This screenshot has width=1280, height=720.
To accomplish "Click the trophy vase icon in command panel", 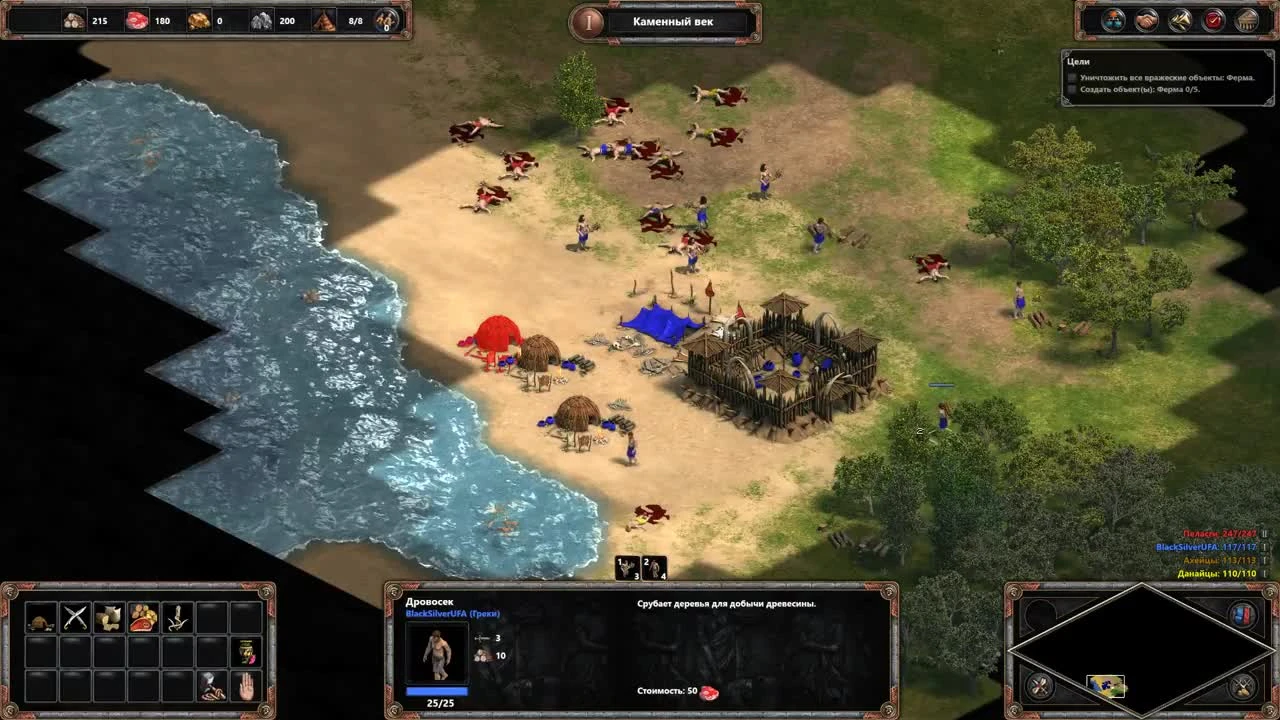I will tap(246, 652).
